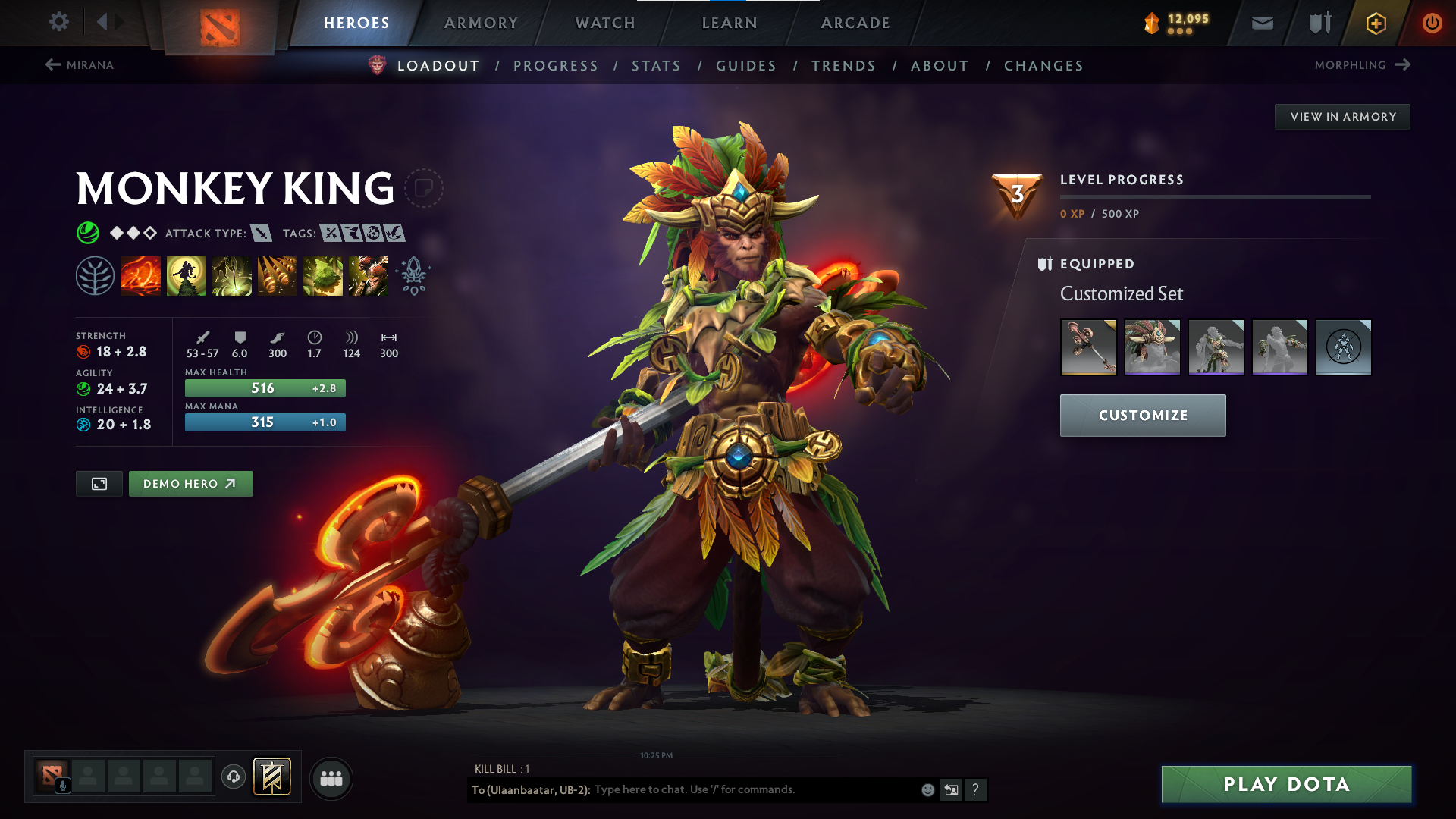
Task: Click the shield and sword armory icon
Action: pos(1318,23)
